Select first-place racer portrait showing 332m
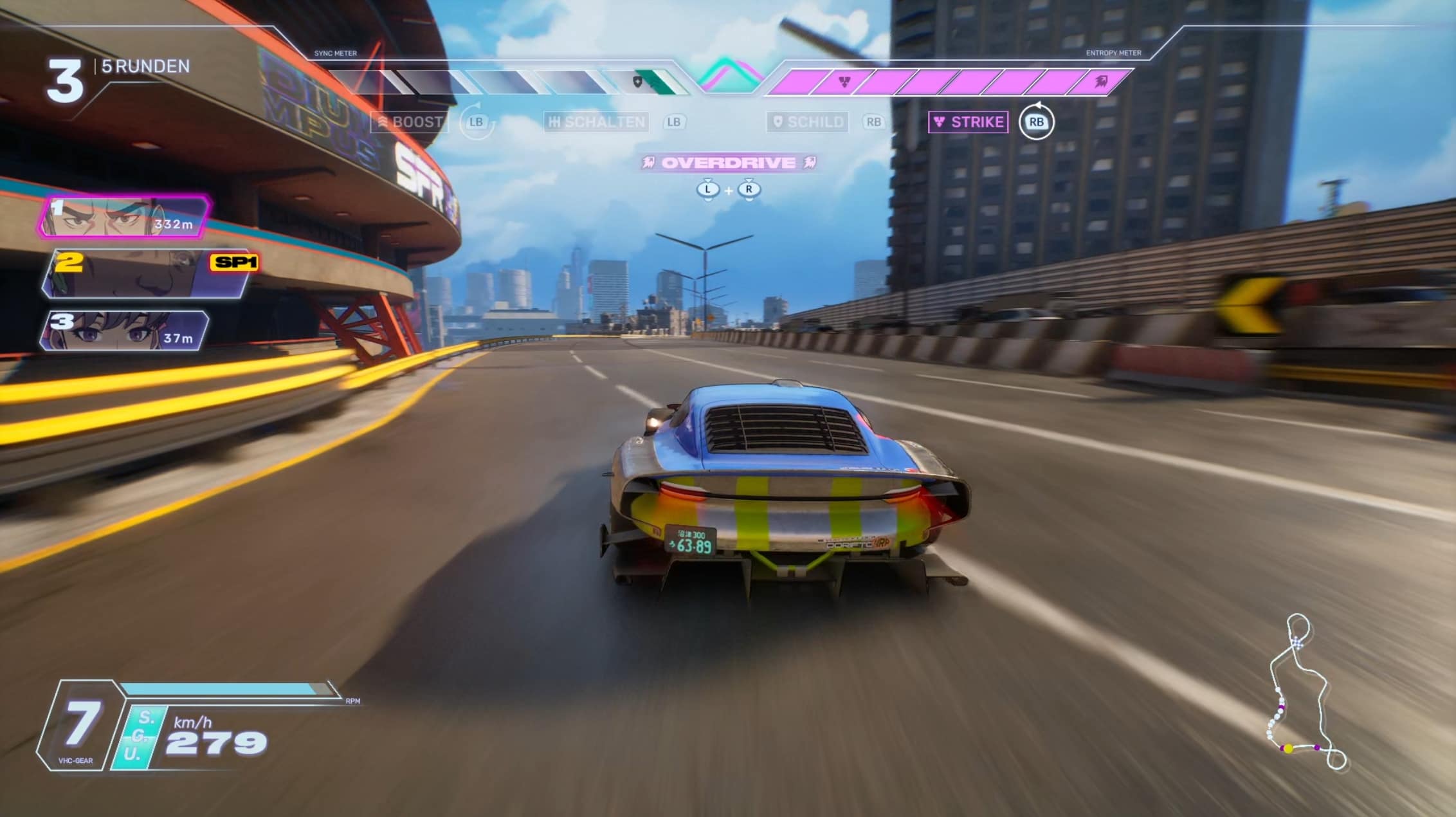 click(124, 217)
